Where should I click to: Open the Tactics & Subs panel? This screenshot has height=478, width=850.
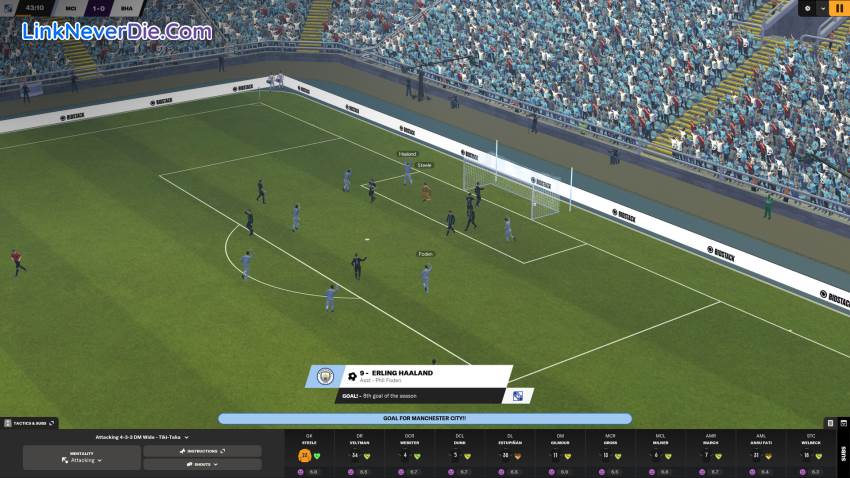(29, 423)
